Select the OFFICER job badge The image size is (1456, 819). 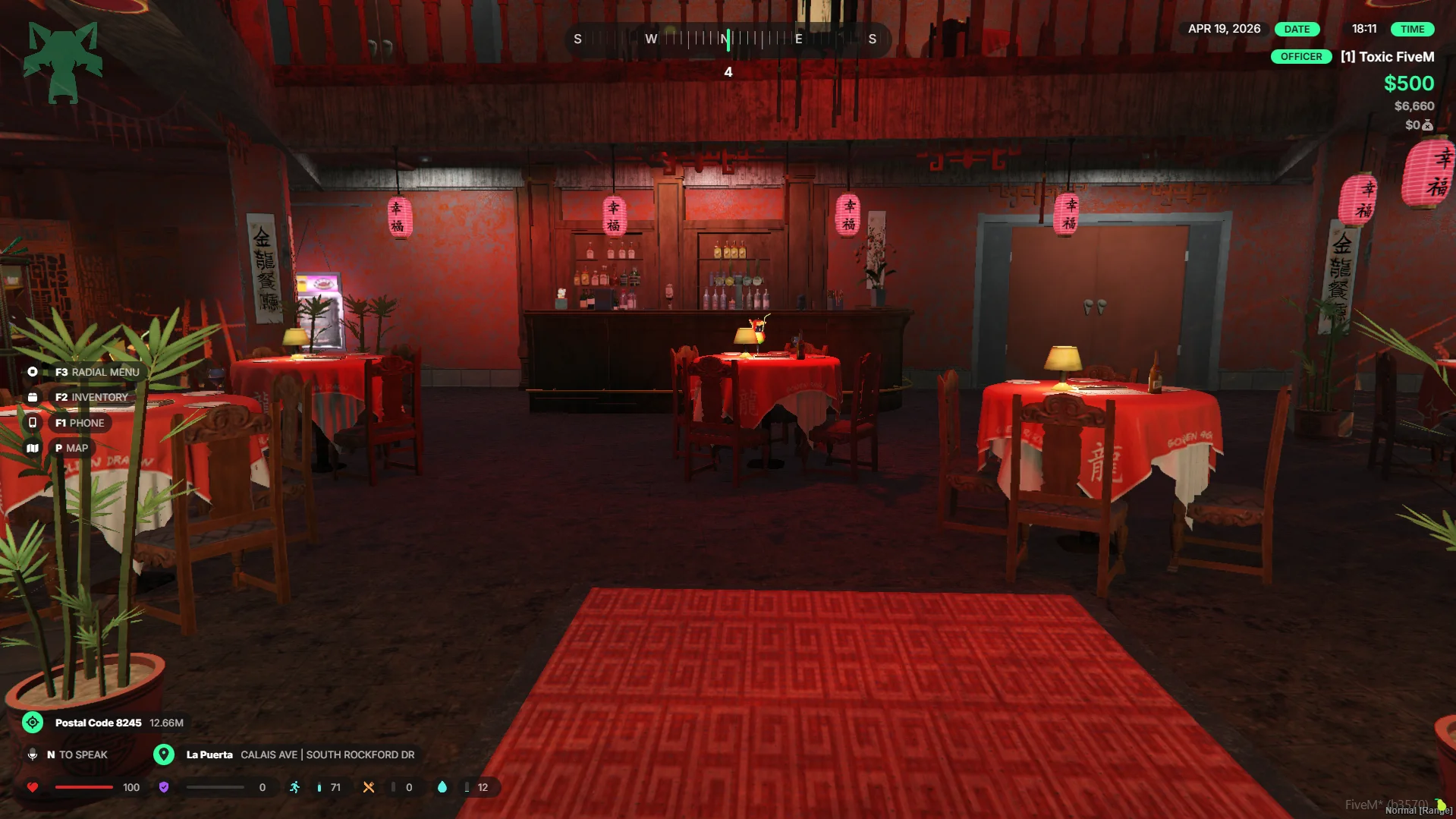click(x=1300, y=57)
